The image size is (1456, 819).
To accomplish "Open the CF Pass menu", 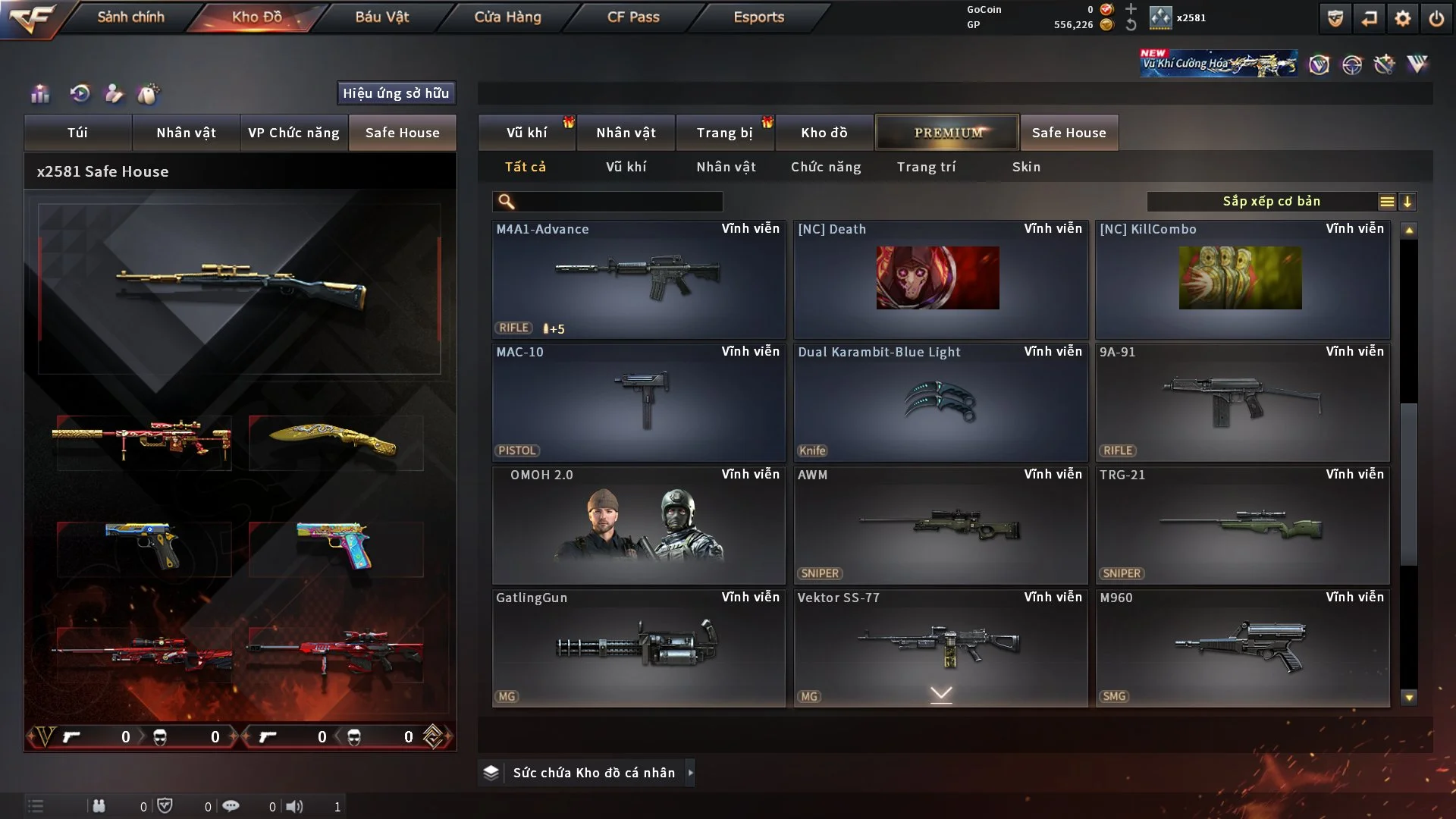I will pyautogui.click(x=633, y=17).
